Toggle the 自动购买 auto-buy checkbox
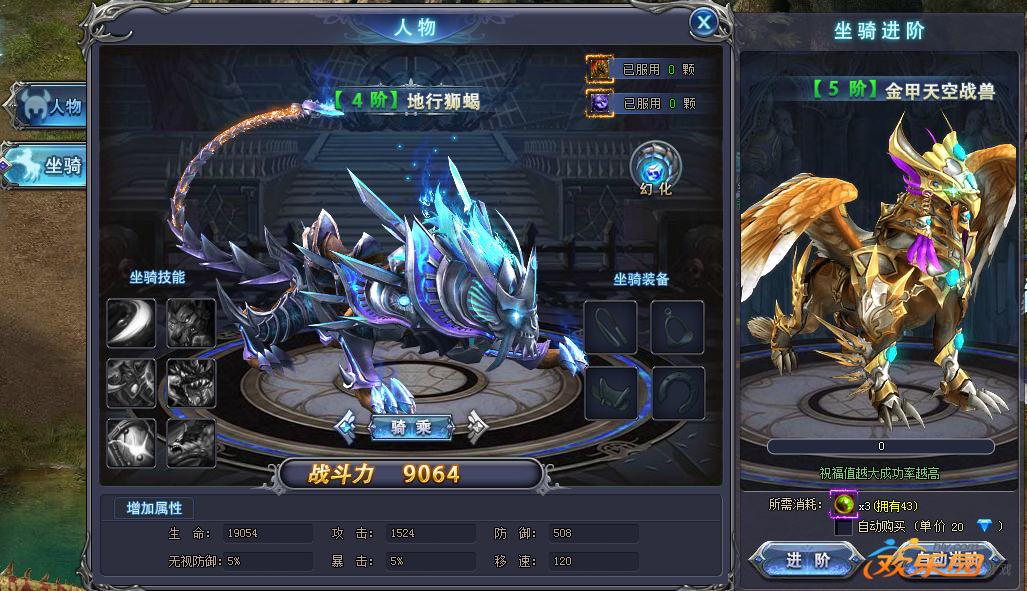This screenshot has width=1027, height=591. (x=844, y=527)
